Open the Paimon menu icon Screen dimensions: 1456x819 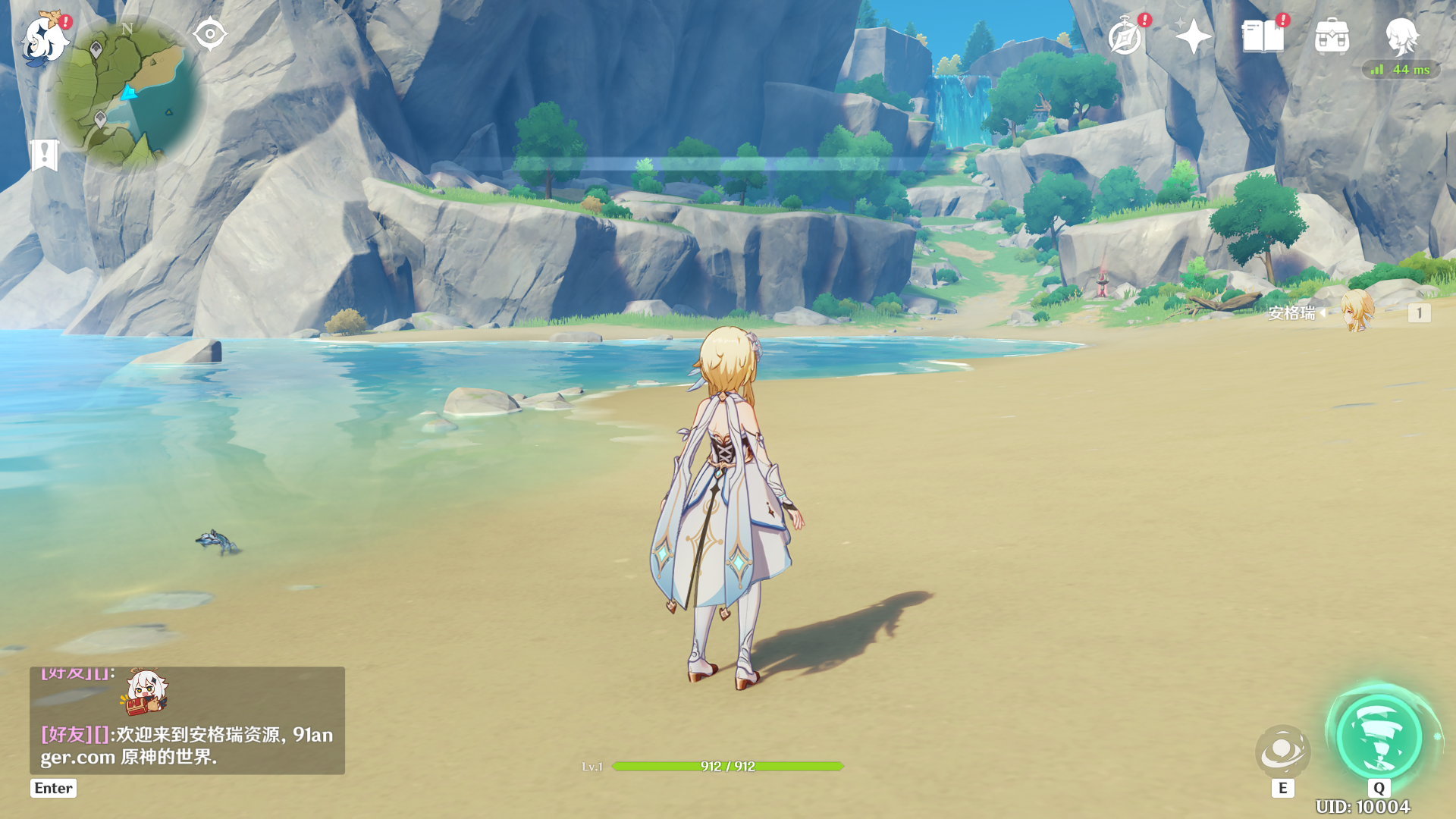tap(44, 39)
